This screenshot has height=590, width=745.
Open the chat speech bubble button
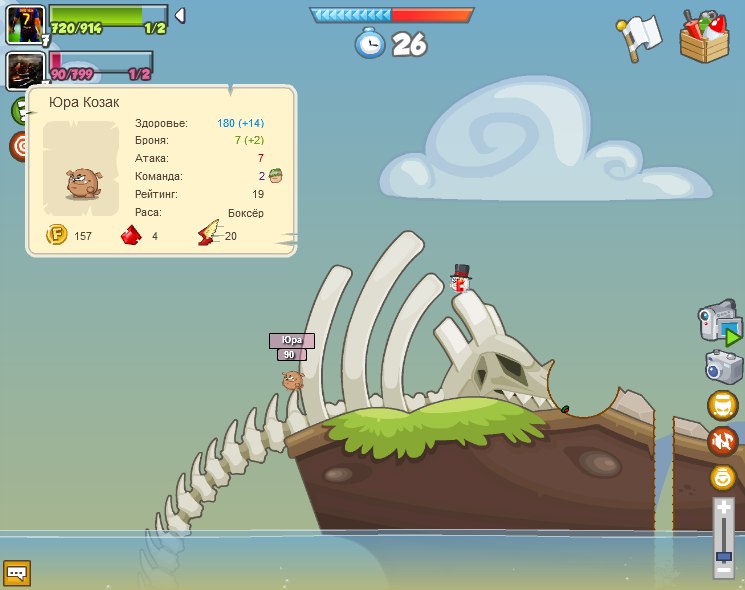pyautogui.click(x=17, y=573)
